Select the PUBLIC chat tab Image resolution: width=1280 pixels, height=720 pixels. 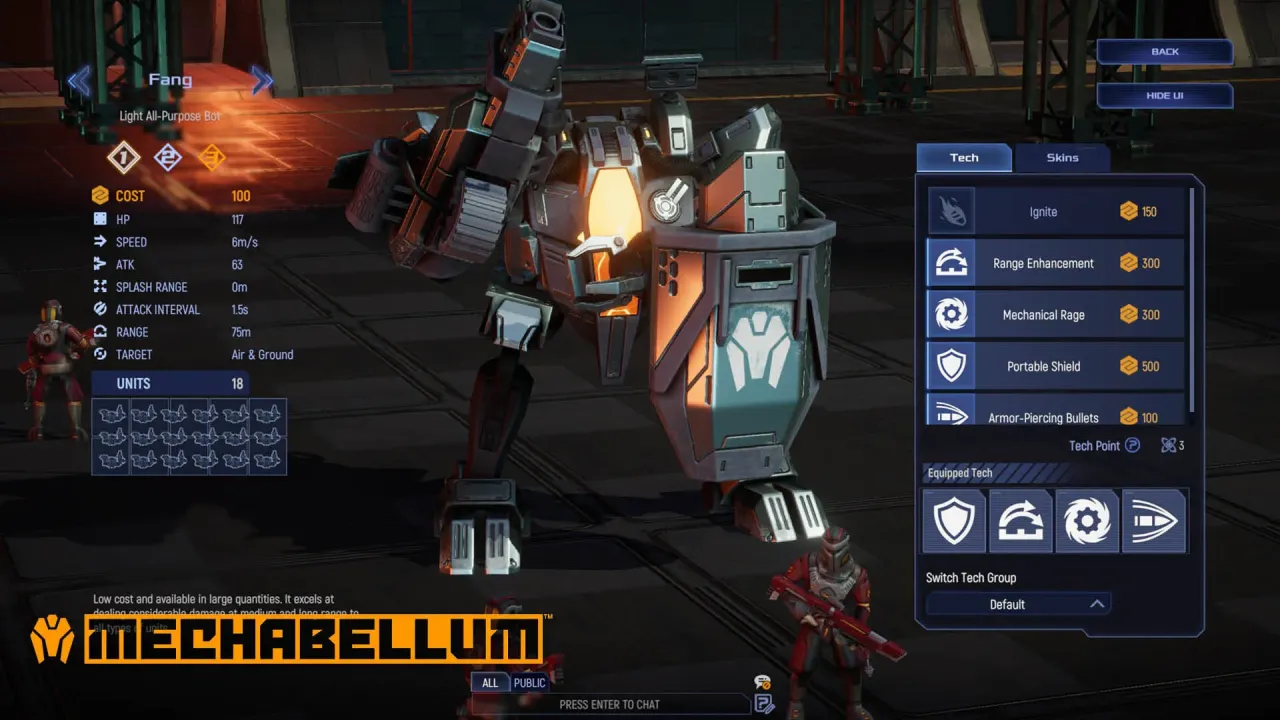(528, 683)
